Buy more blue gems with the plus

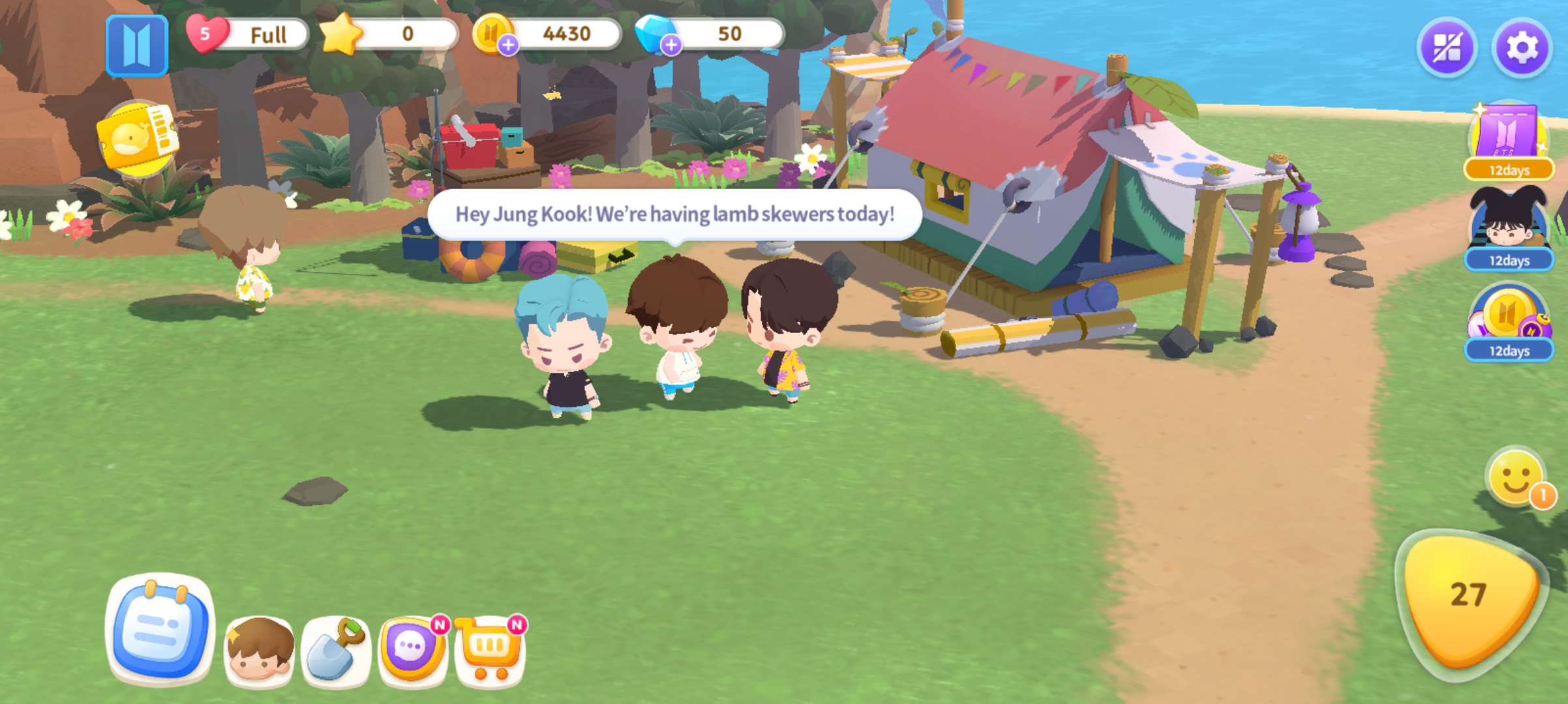click(x=671, y=45)
